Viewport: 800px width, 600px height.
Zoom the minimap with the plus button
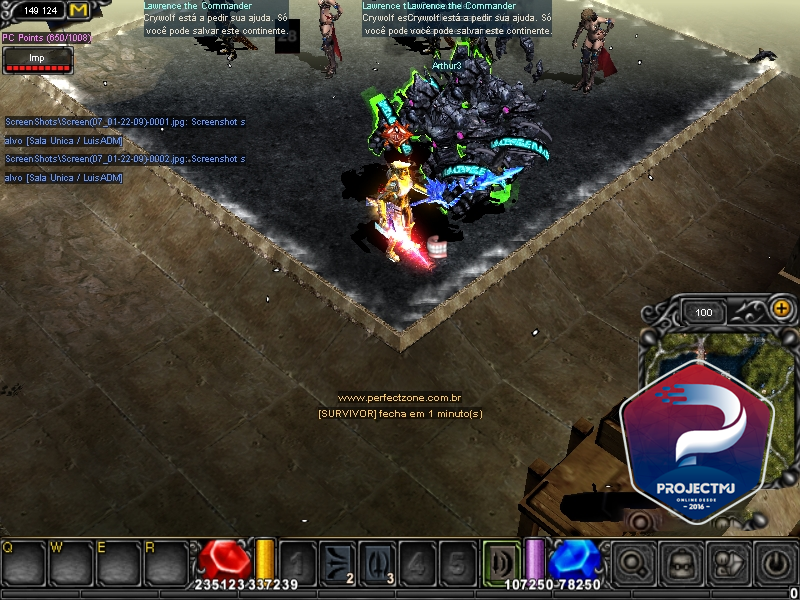pyautogui.click(x=780, y=310)
